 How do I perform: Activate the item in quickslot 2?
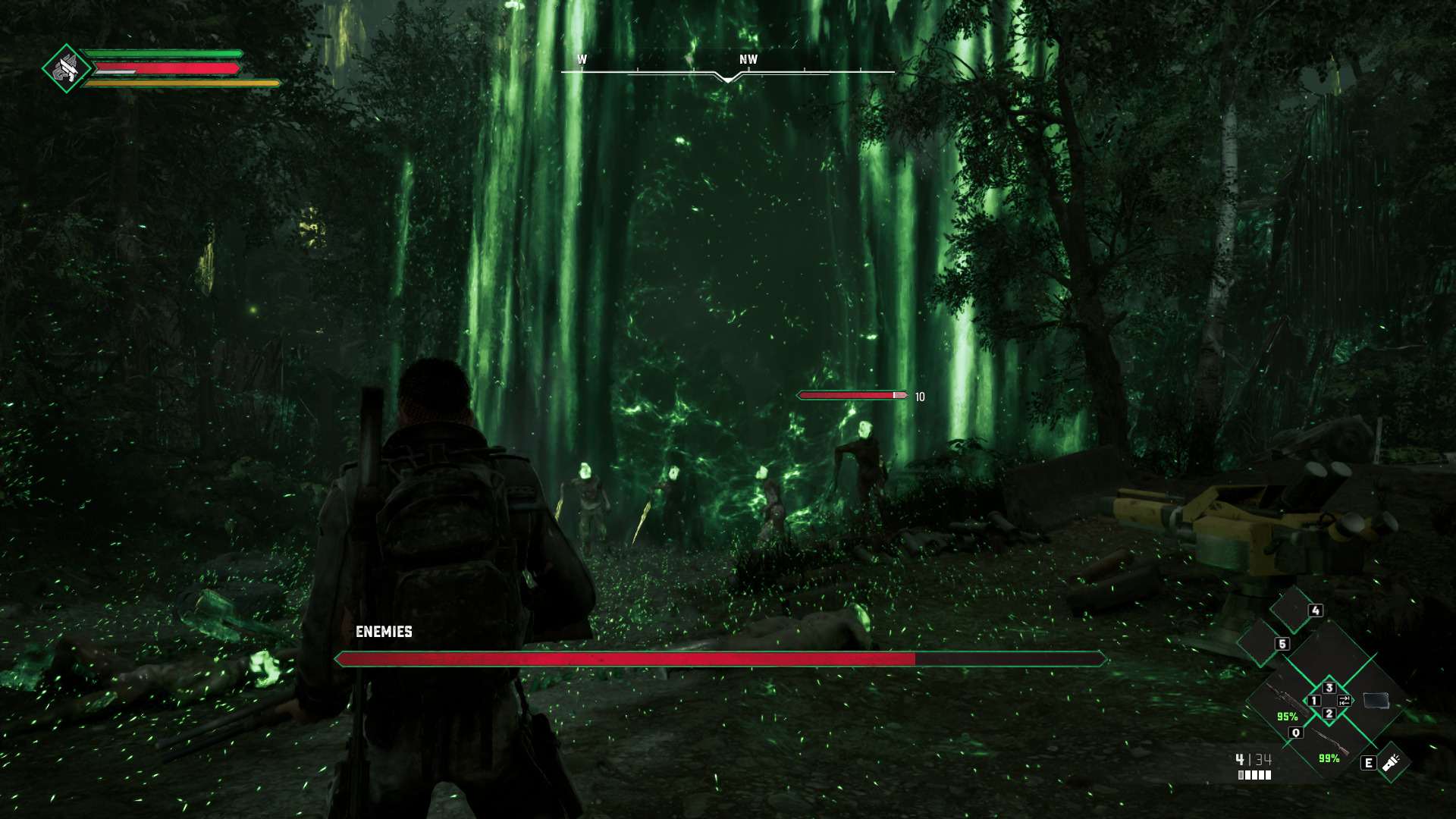pyautogui.click(x=1330, y=715)
